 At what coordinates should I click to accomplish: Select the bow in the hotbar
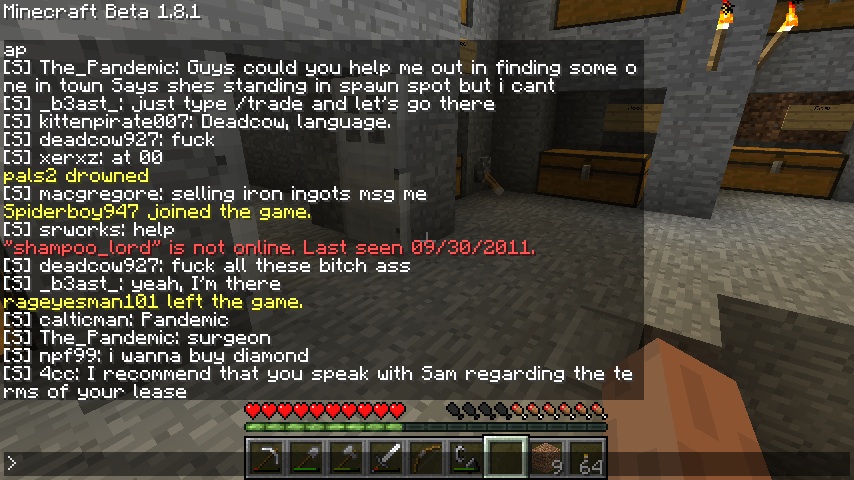pos(426,459)
